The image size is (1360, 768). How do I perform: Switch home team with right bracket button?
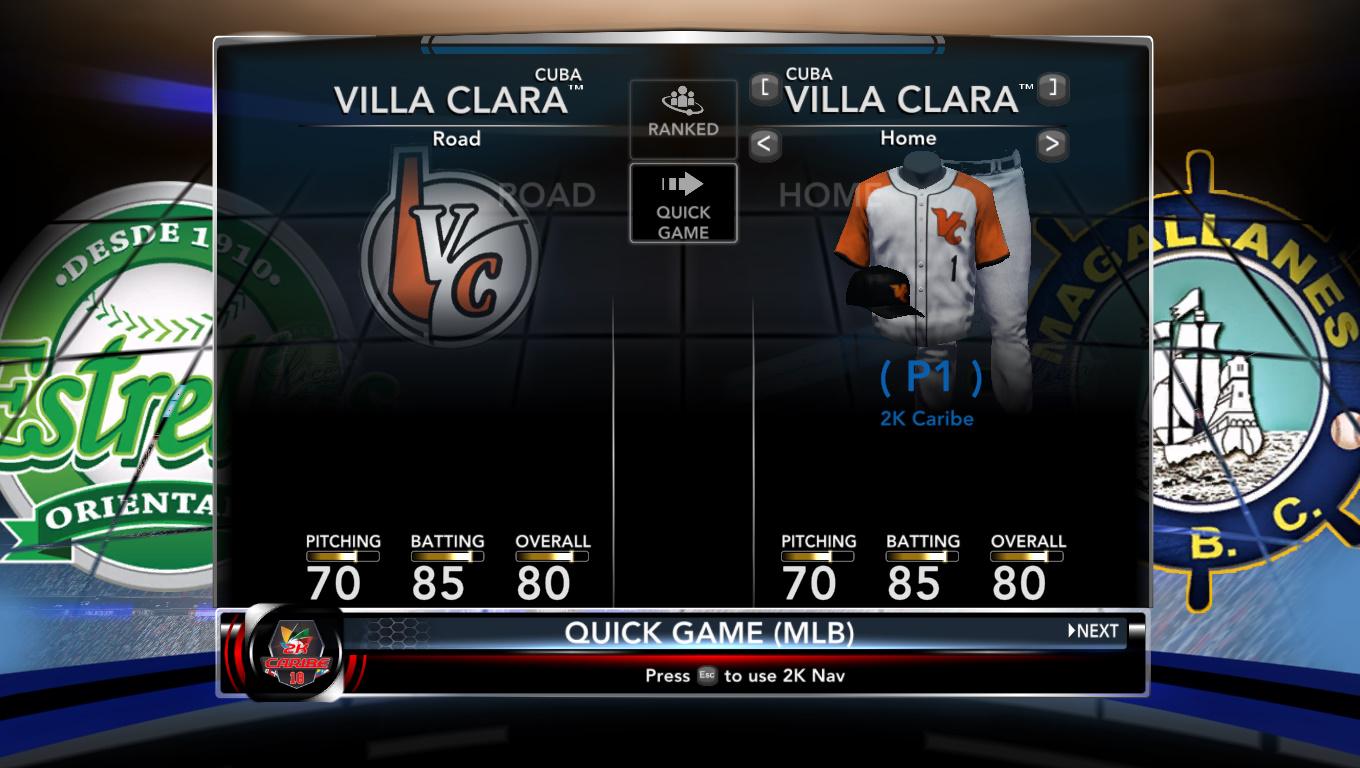[x=1051, y=88]
